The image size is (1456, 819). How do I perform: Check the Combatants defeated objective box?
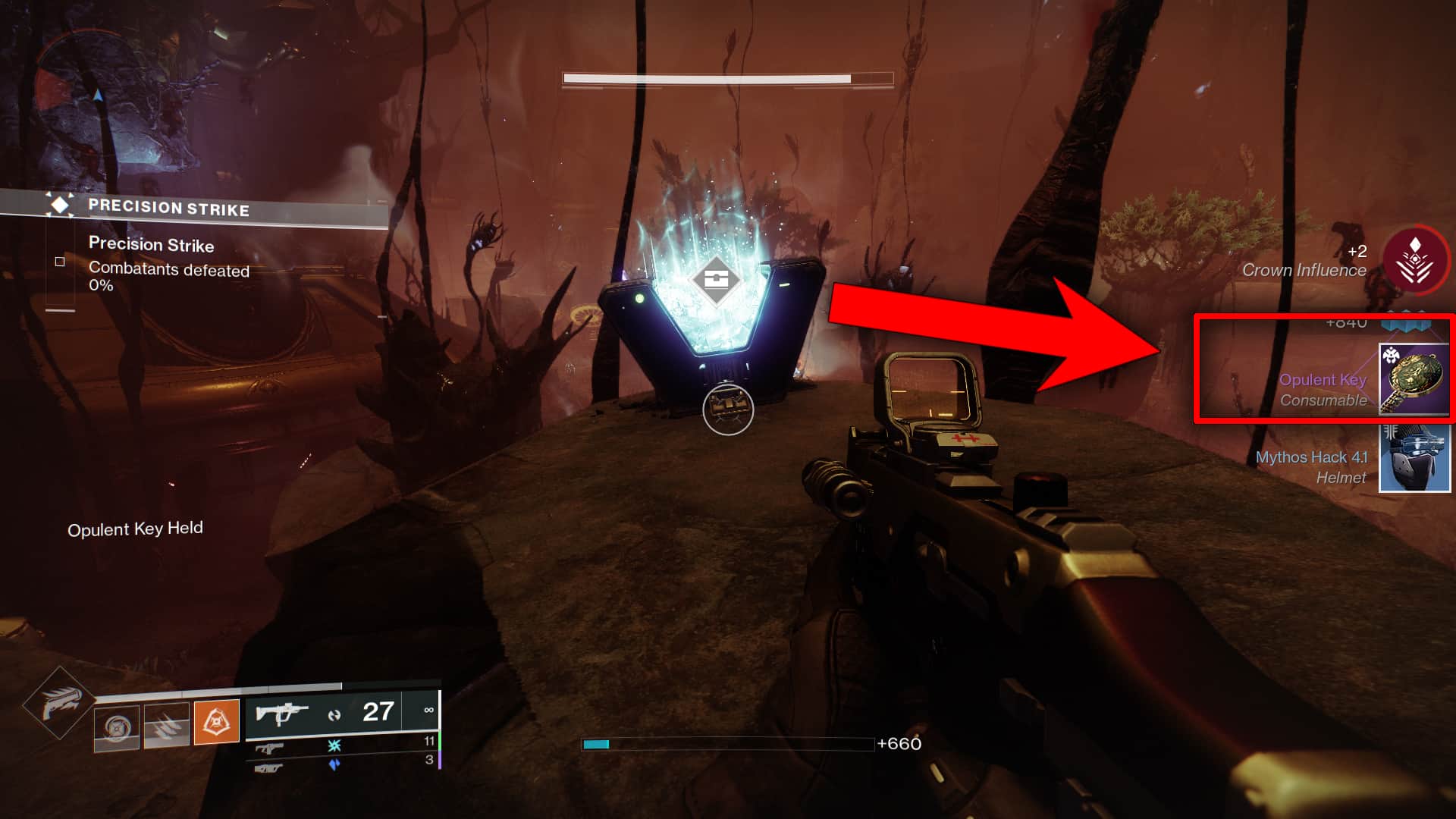coord(59,260)
